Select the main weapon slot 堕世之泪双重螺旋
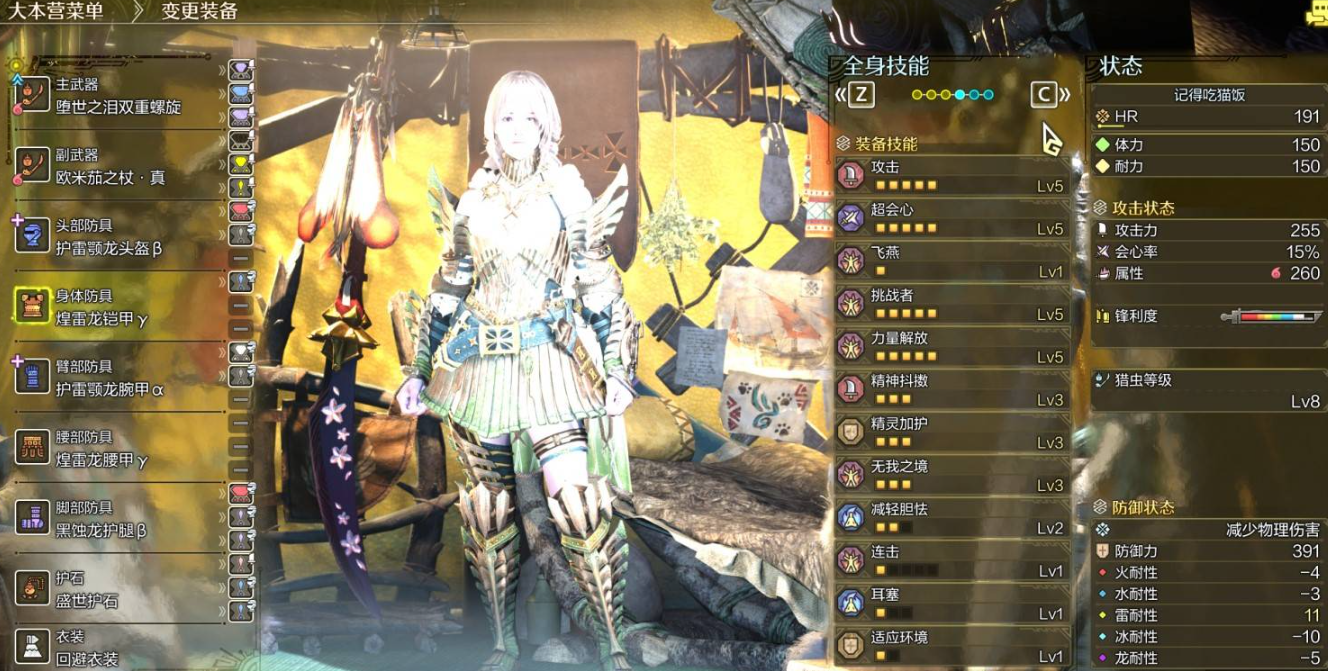 click(x=118, y=97)
